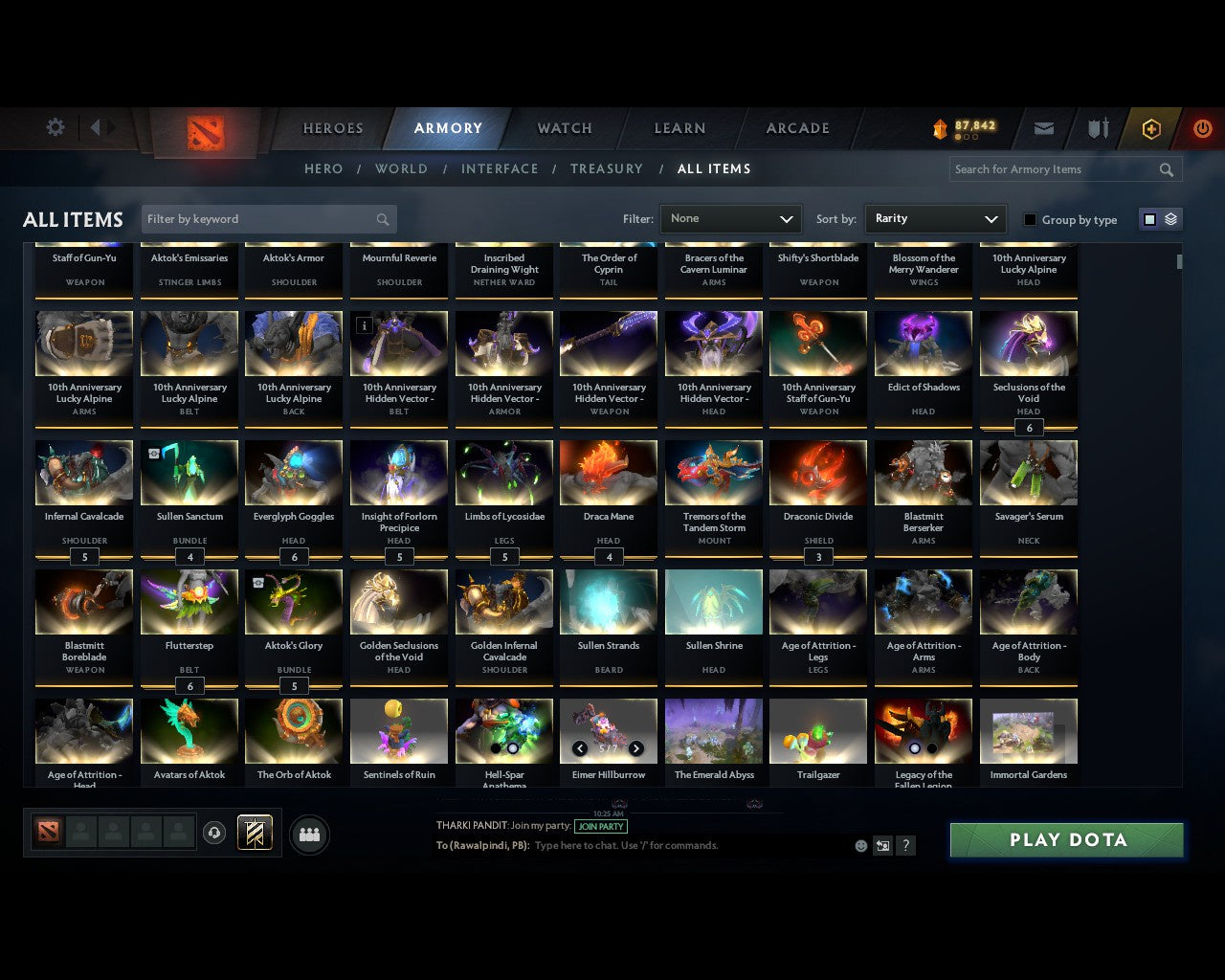Click the power/logout icon at top right
The width and height of the screenshot is (1225, 980).
click(x=1202, y=128)
